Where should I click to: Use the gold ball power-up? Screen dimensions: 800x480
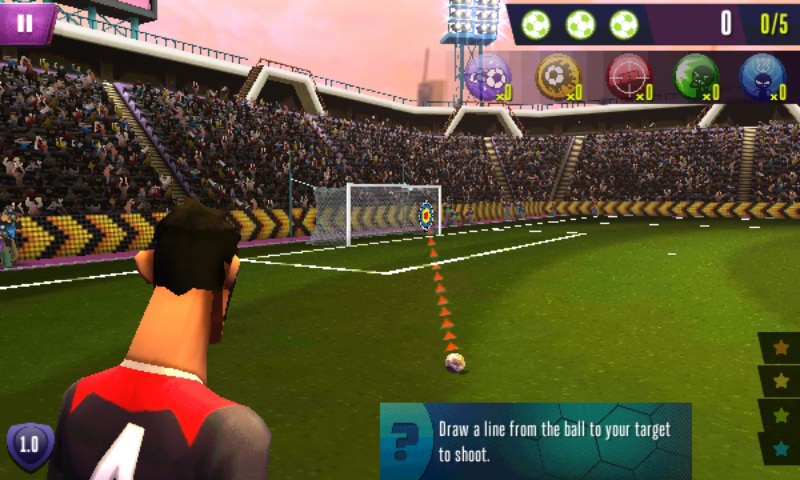[558, 76]
